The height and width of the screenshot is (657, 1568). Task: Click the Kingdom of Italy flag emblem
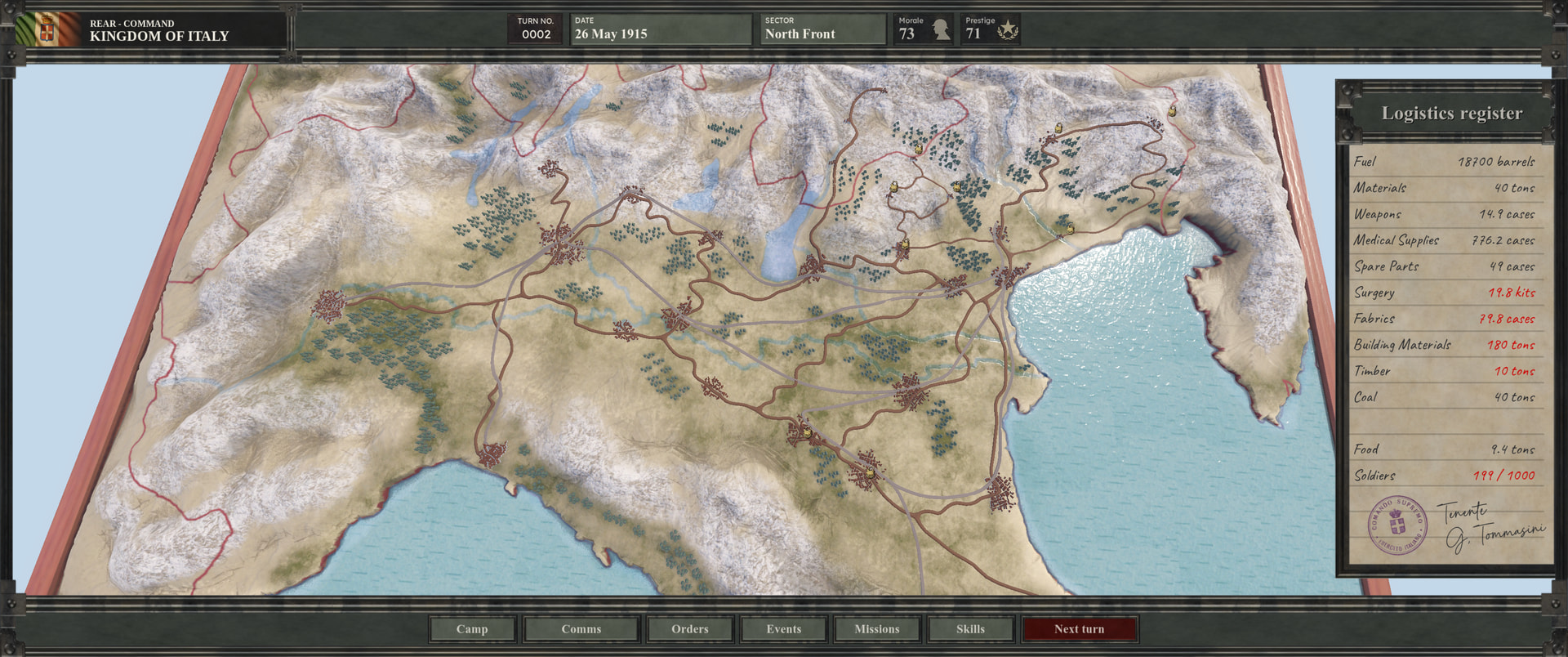point(47,31)
